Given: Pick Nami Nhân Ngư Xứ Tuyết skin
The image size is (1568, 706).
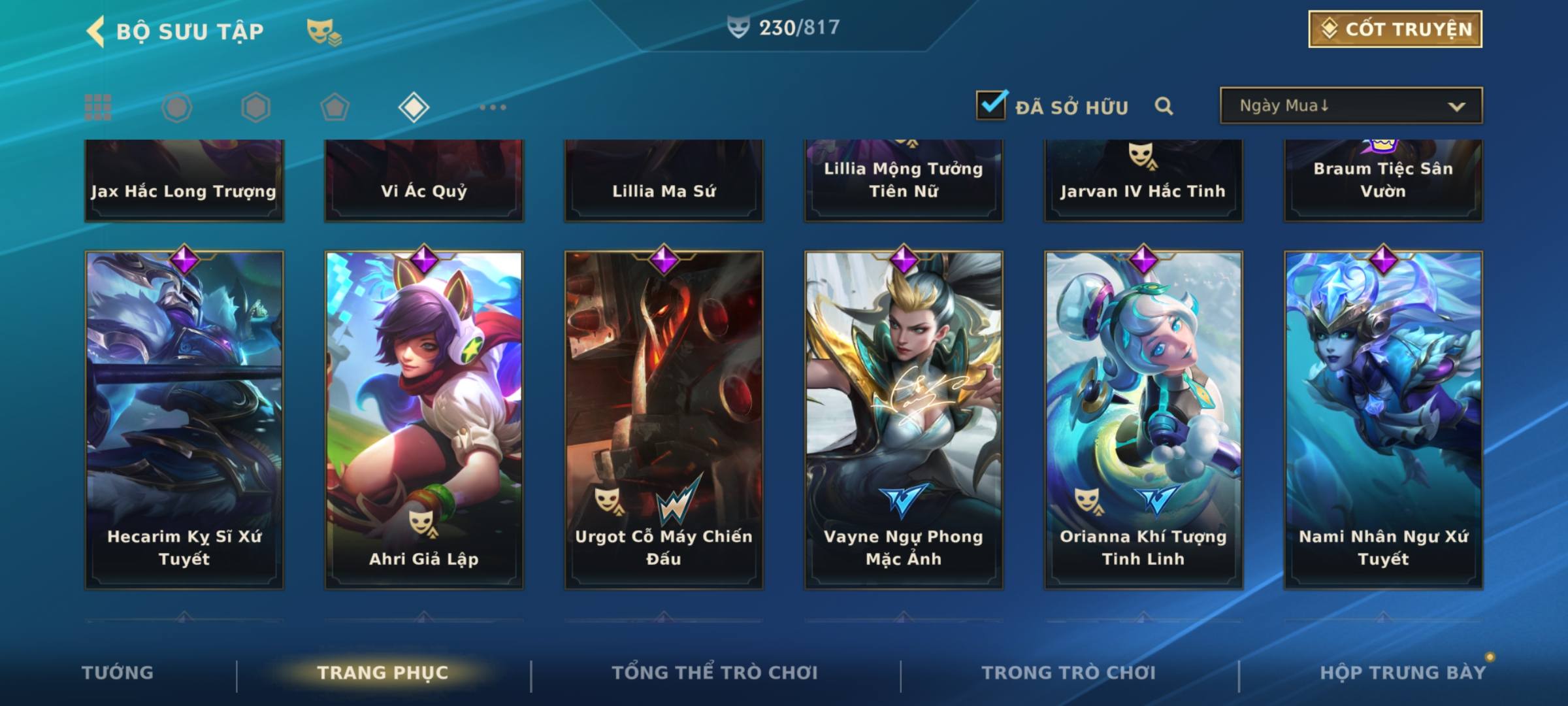Looking at the screenshot, I should click(x=1383, y=418).
